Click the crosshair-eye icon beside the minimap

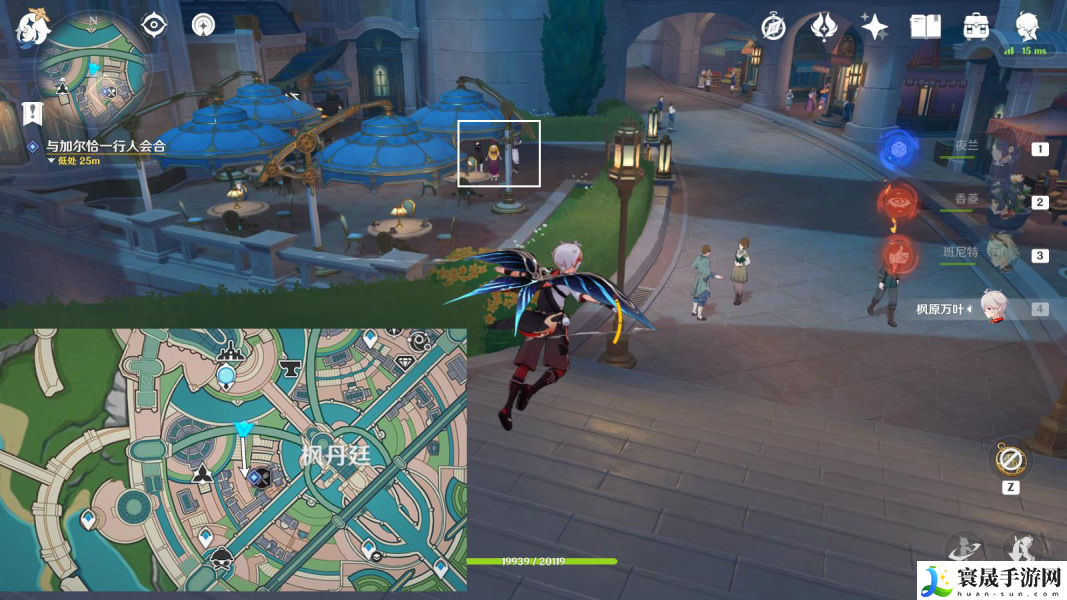[153, 25]
